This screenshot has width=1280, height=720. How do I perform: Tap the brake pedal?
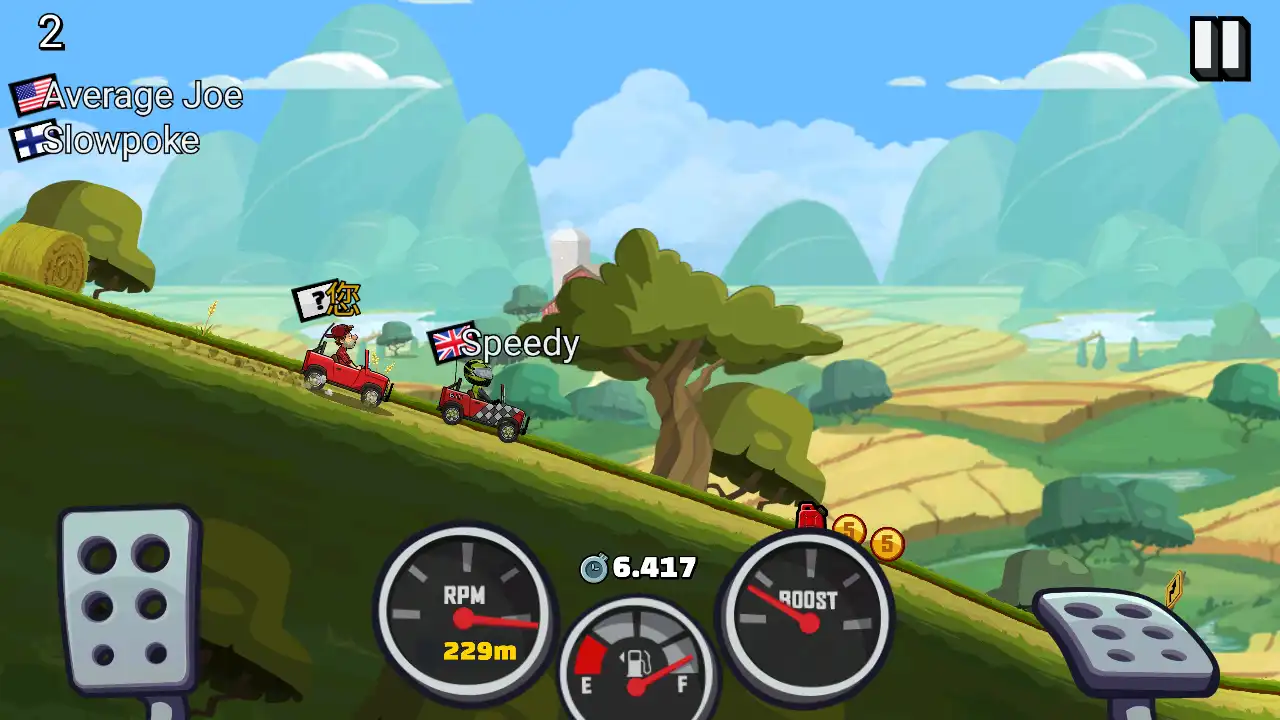pyautogui.click(x=128, y=599)
